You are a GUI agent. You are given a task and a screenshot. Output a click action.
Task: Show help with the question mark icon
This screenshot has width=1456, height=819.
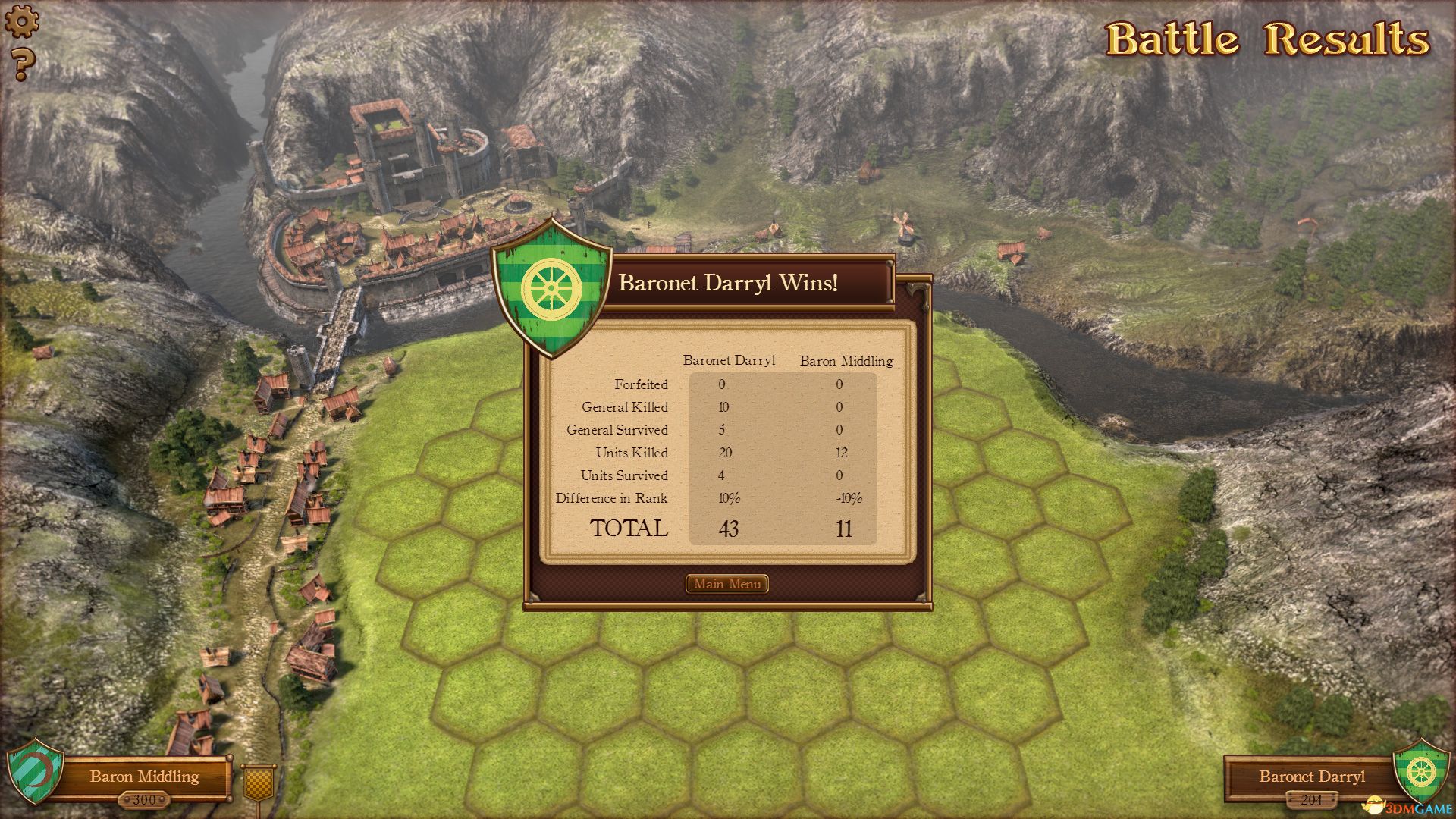pos(23,64)
